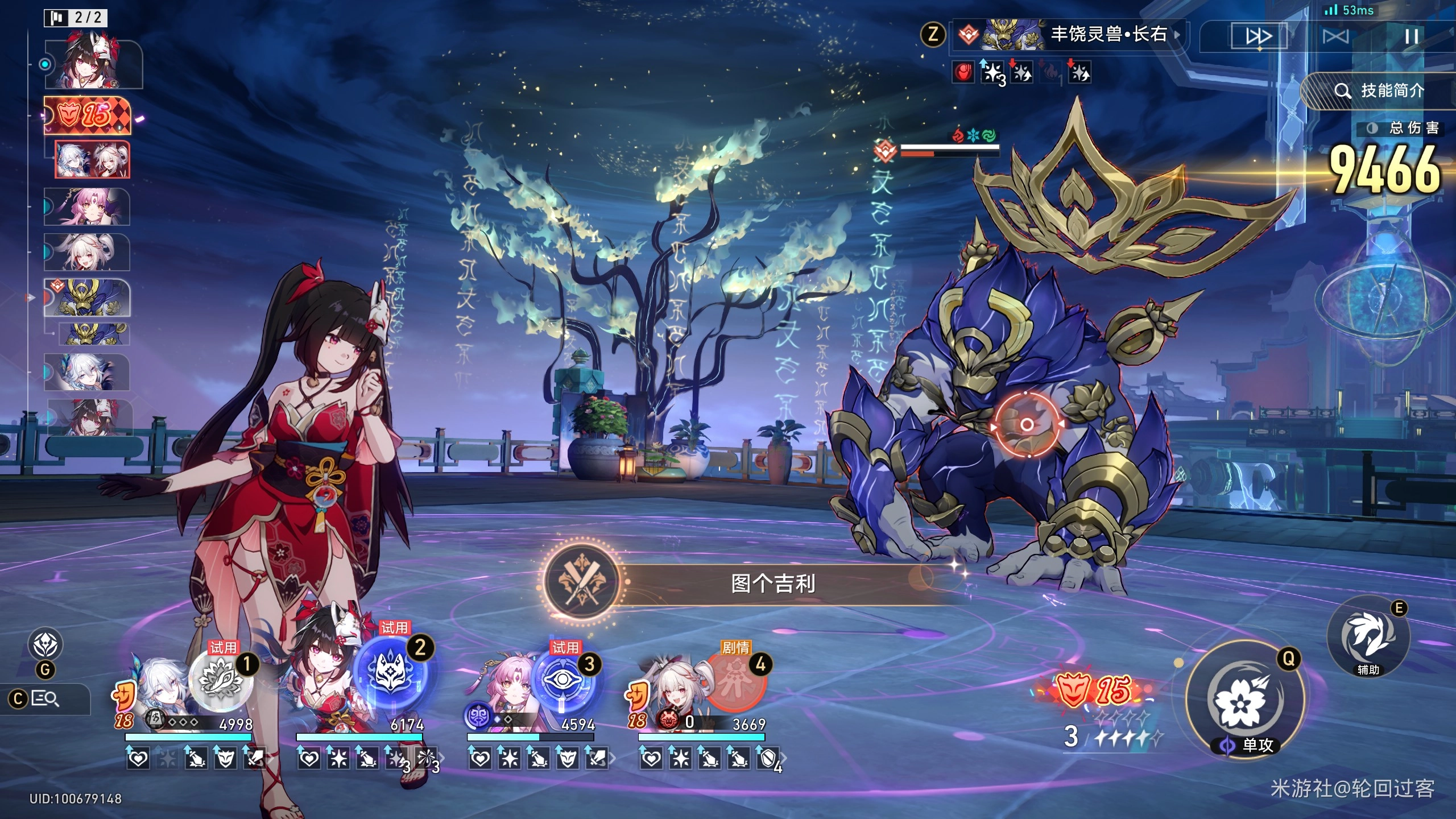Click the enemy boss turn-order portrait
The height and width of the screenshot is (819, 1456).
[88, 297]
